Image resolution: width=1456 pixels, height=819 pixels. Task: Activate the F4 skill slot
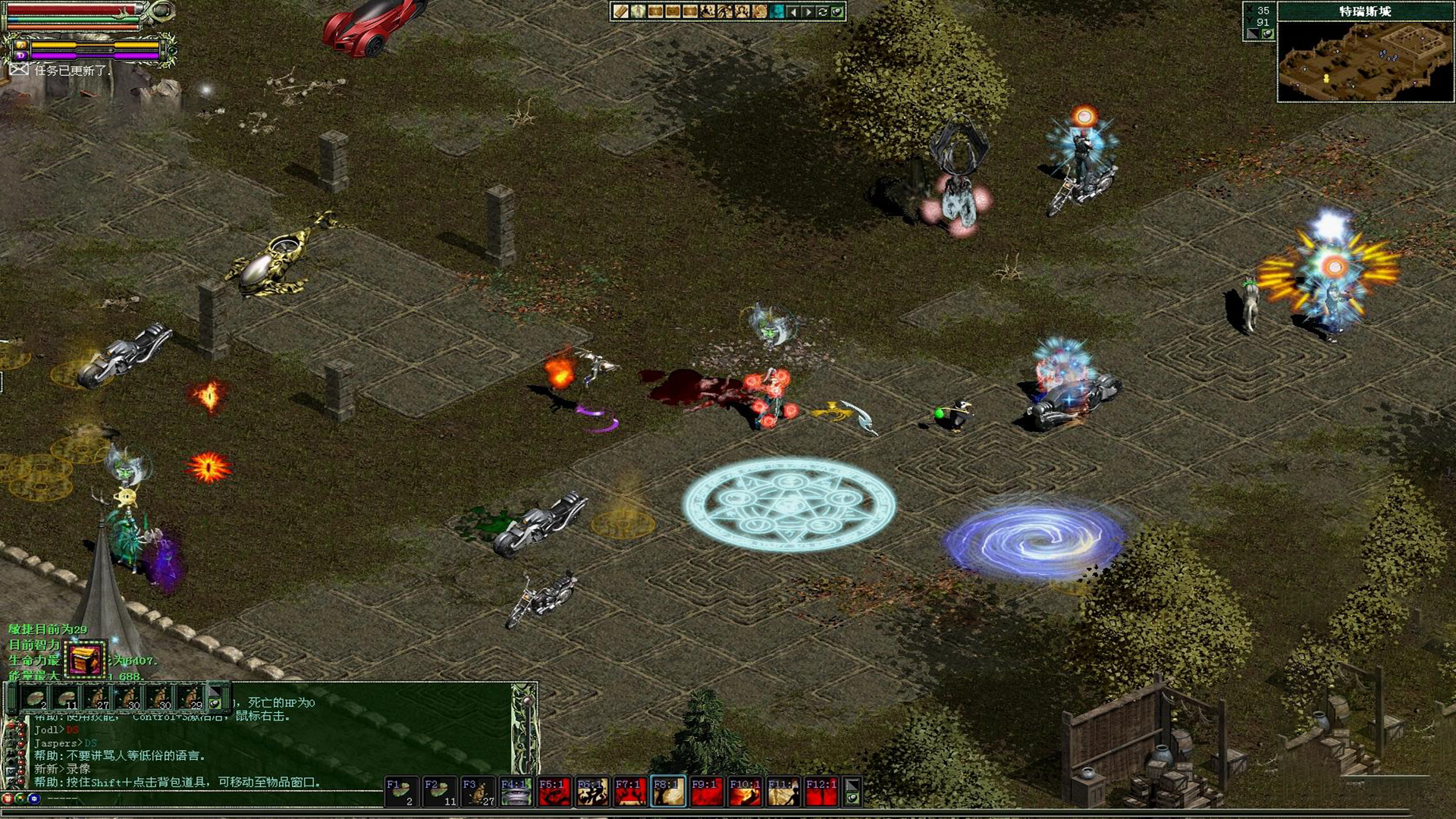[516, 792]
